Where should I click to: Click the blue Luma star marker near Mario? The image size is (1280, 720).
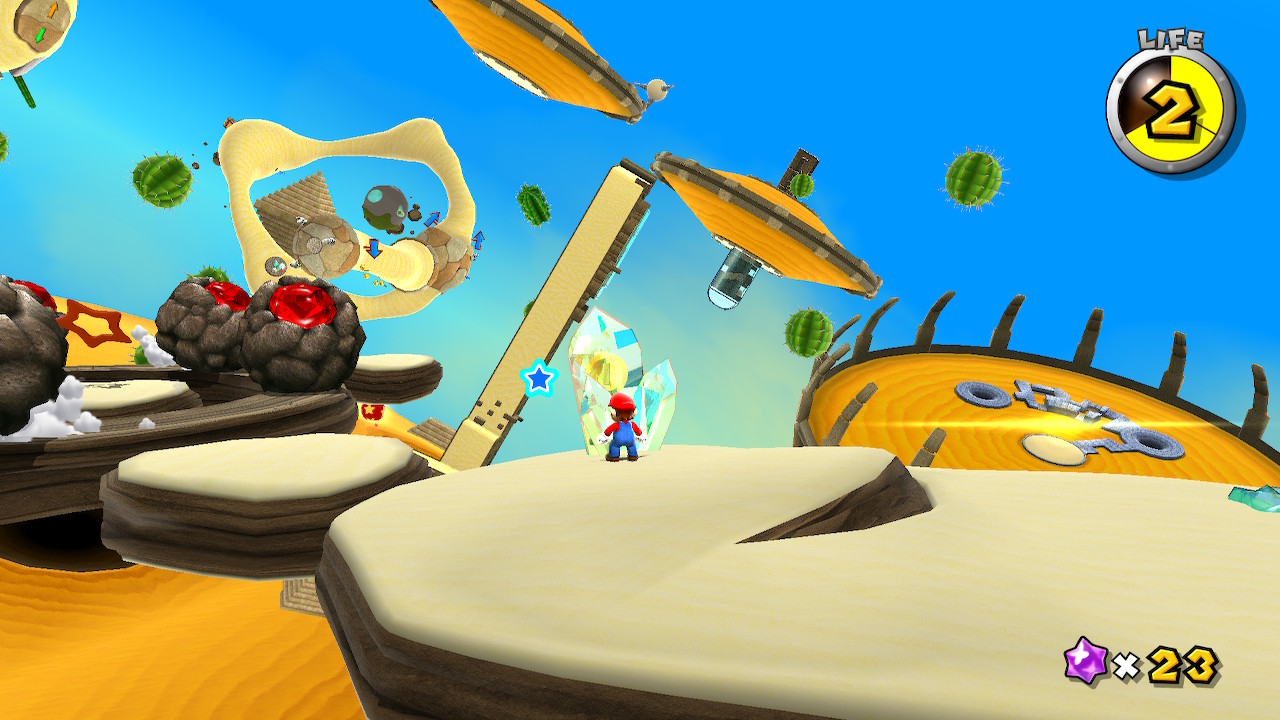[x=539, y=380]
